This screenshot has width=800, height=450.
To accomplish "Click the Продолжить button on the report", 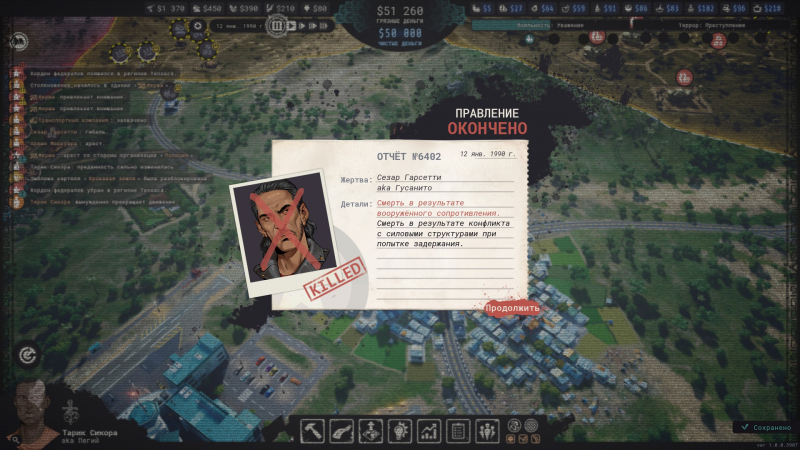I will pos(512,308).
